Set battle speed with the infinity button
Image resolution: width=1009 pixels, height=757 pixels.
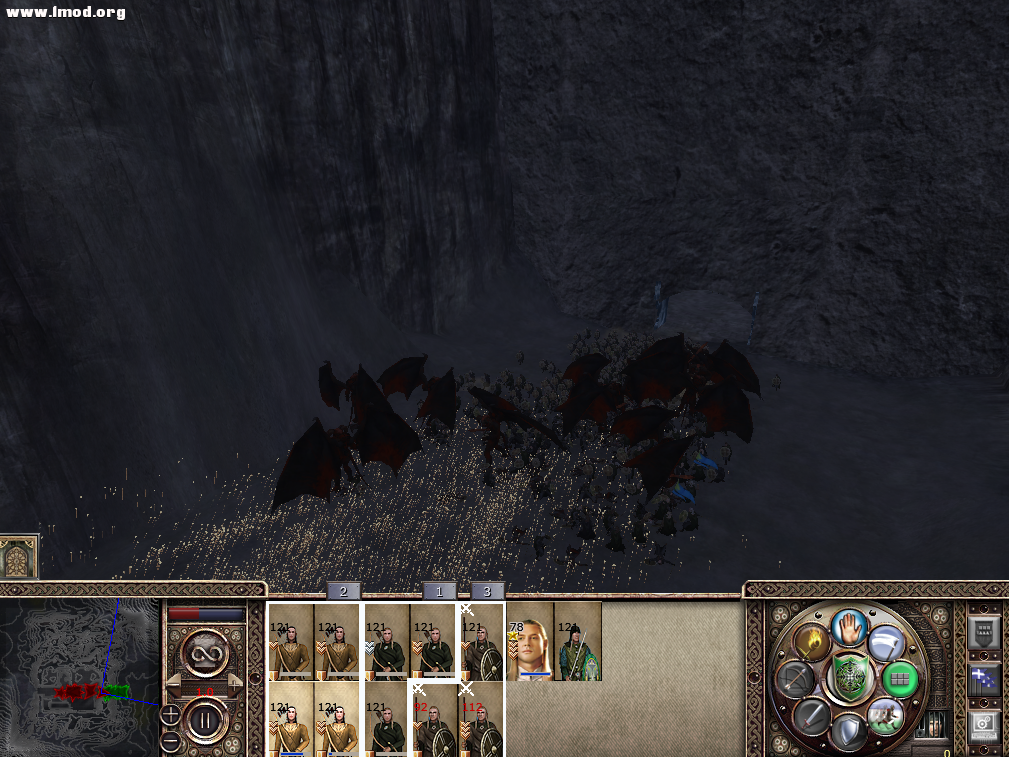(205, 656)
